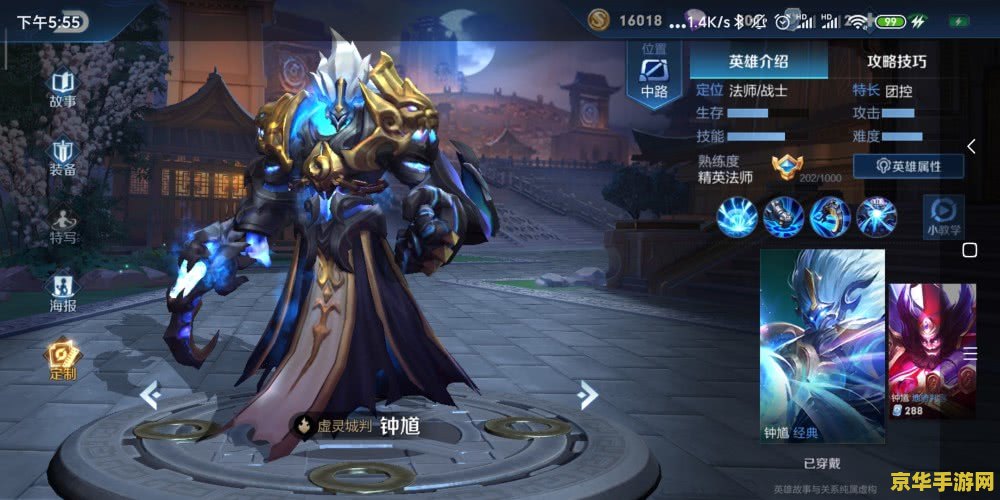The image size is (1000, 500).
Task: Show the previous hero with the left arrow
Action: (149, 396)
